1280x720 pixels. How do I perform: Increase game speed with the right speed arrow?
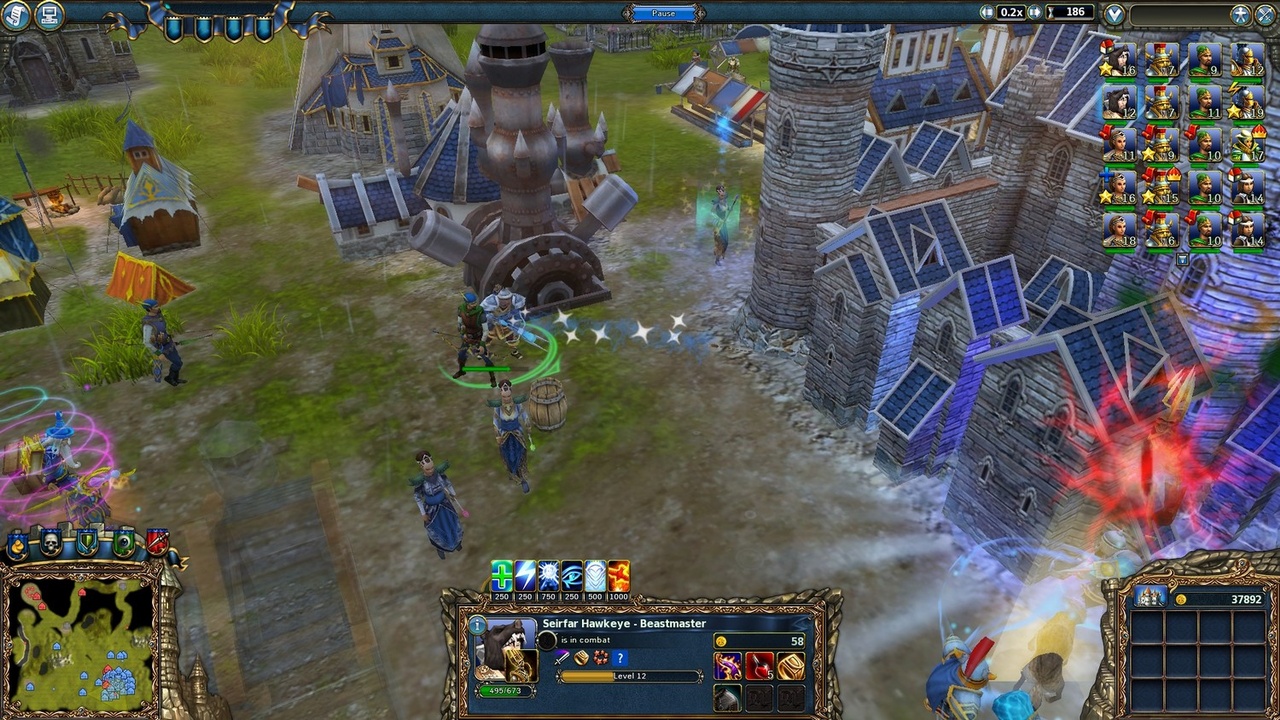tap(1036, 12)
